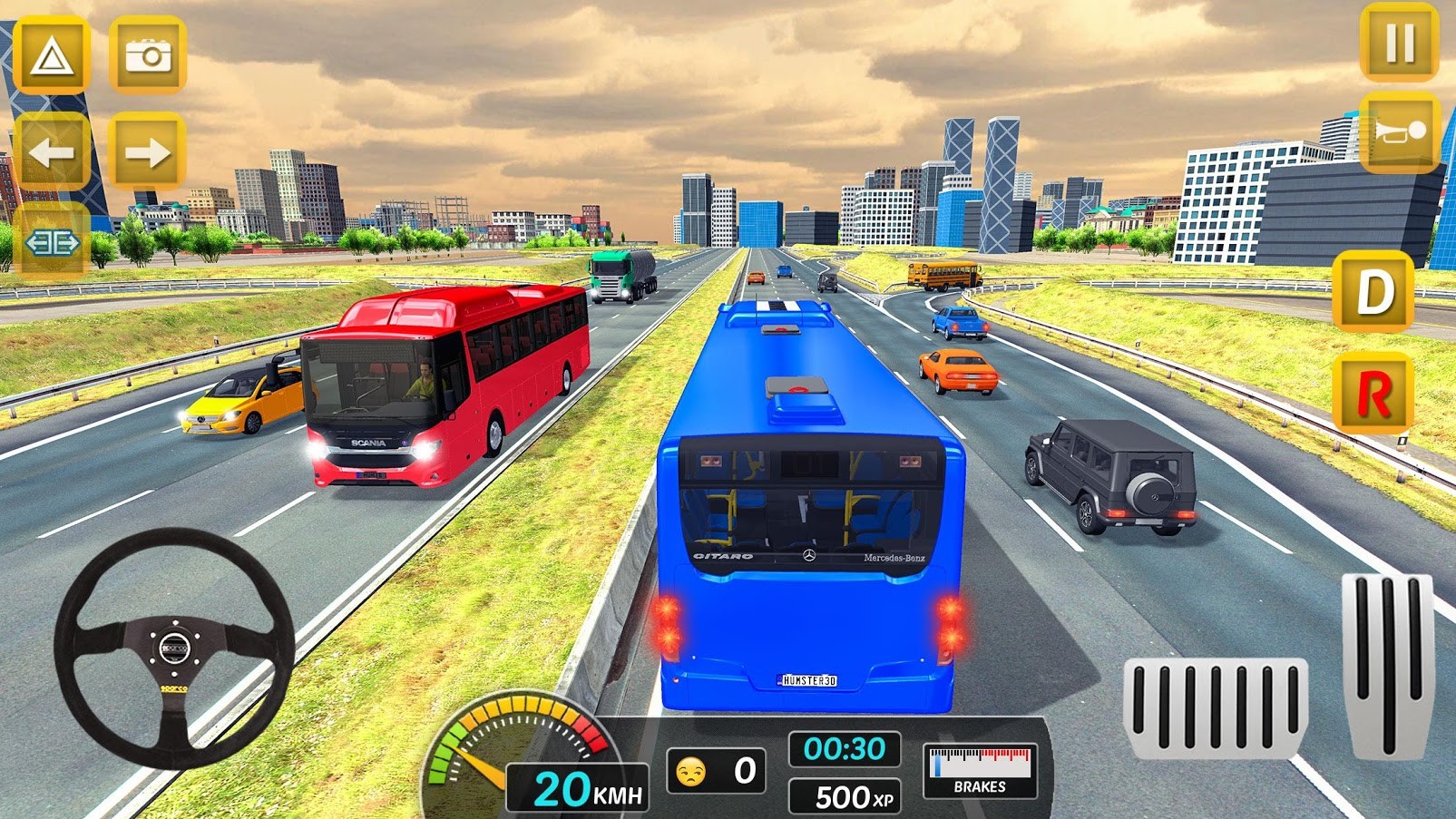Toggle the headlights button
The height and width of the screenshot is (819, 1456).
[52, 242]
